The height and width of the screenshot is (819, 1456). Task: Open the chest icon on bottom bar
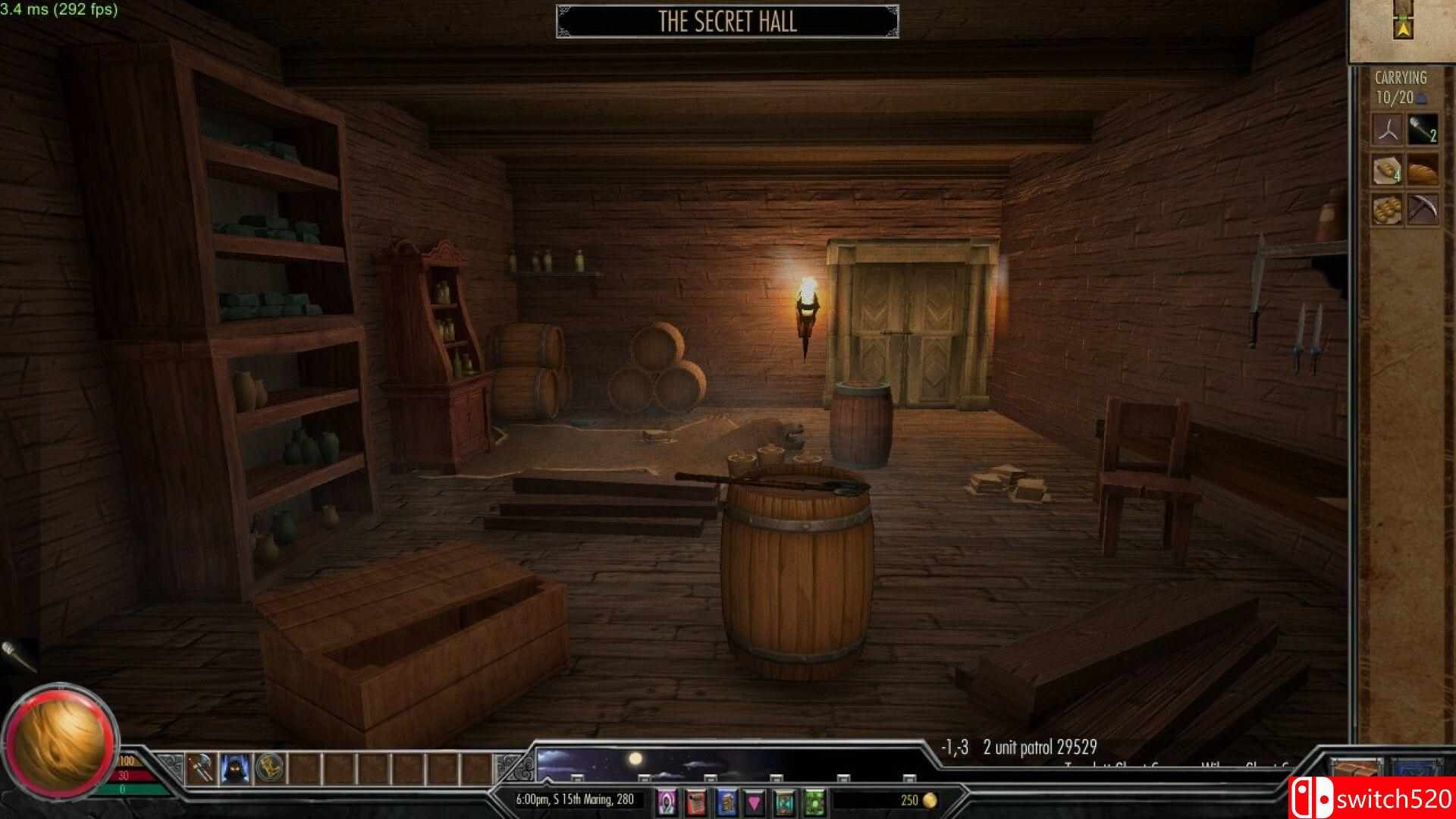pyautogui.click(x=1357, y=770)
